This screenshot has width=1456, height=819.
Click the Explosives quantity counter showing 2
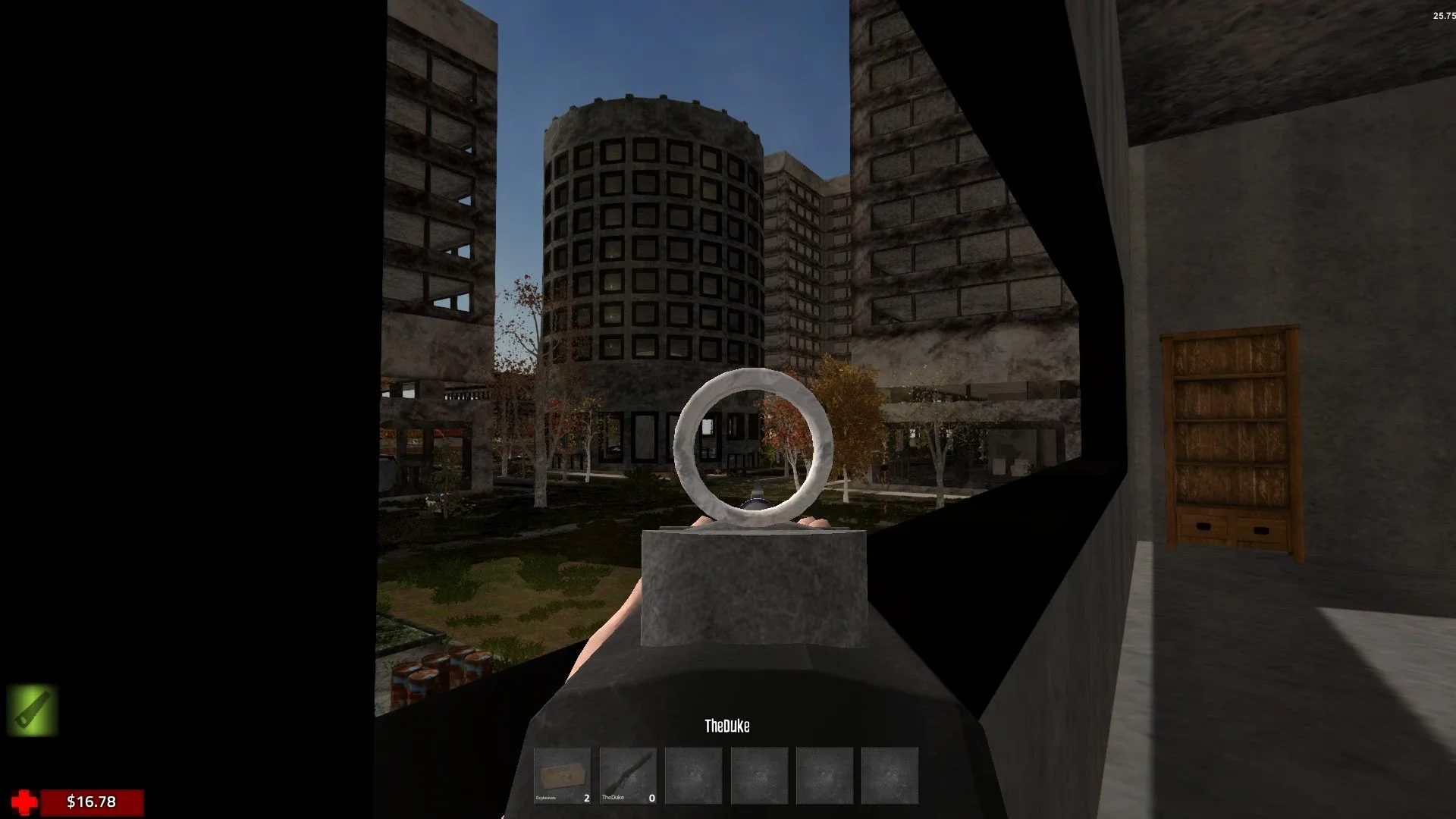point(585,797)
